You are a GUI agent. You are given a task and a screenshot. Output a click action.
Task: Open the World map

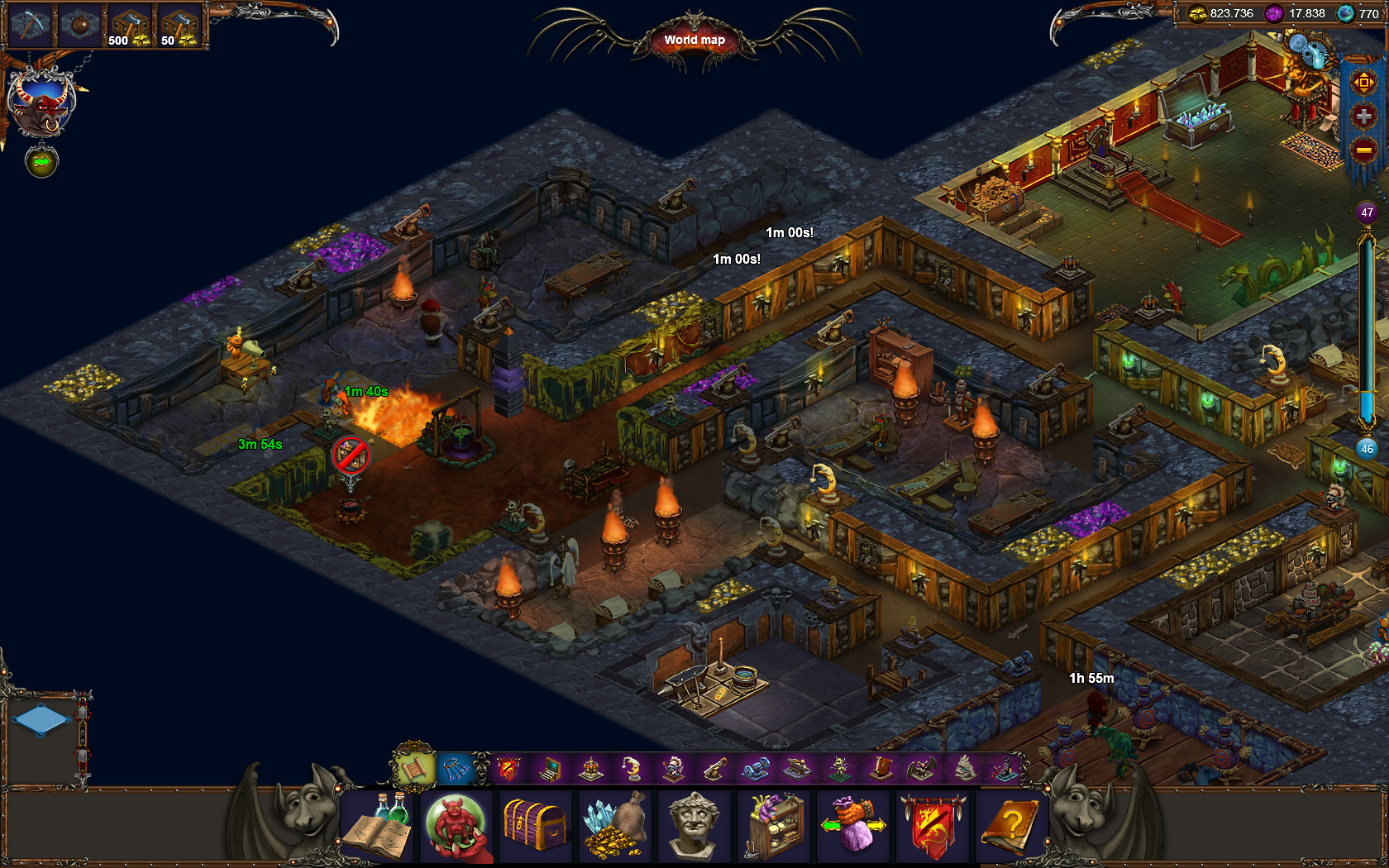click(693, 39)
